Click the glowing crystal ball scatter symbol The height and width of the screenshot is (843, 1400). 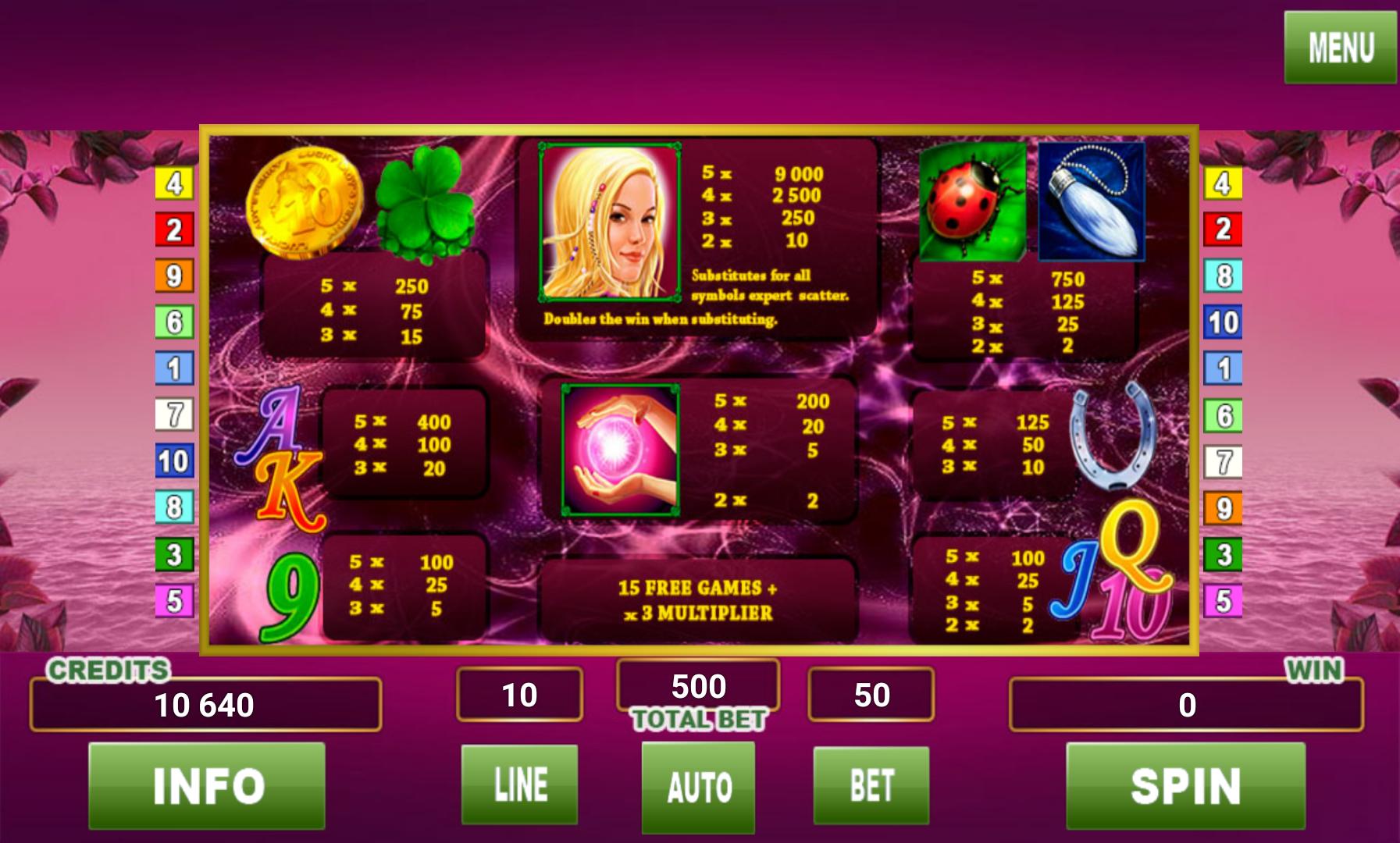click(x=621, y=449)
